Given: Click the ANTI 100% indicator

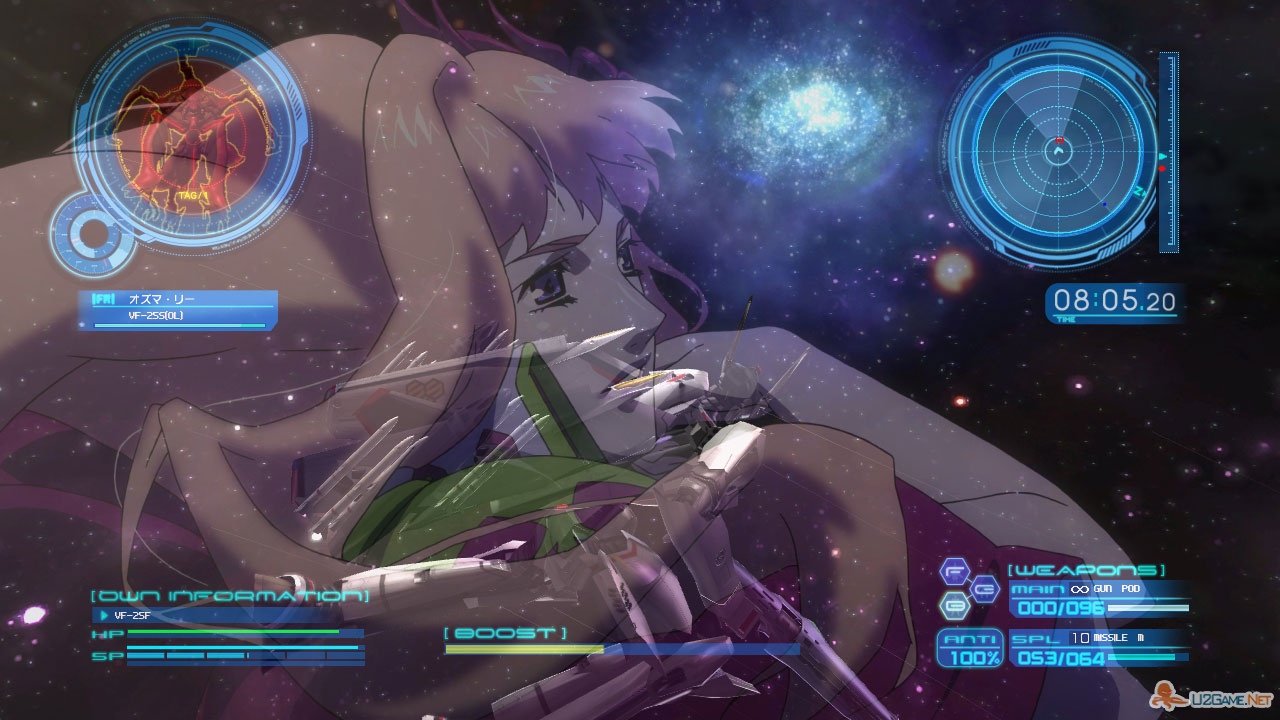Looking at the screenshot, I should pos(969,649).
